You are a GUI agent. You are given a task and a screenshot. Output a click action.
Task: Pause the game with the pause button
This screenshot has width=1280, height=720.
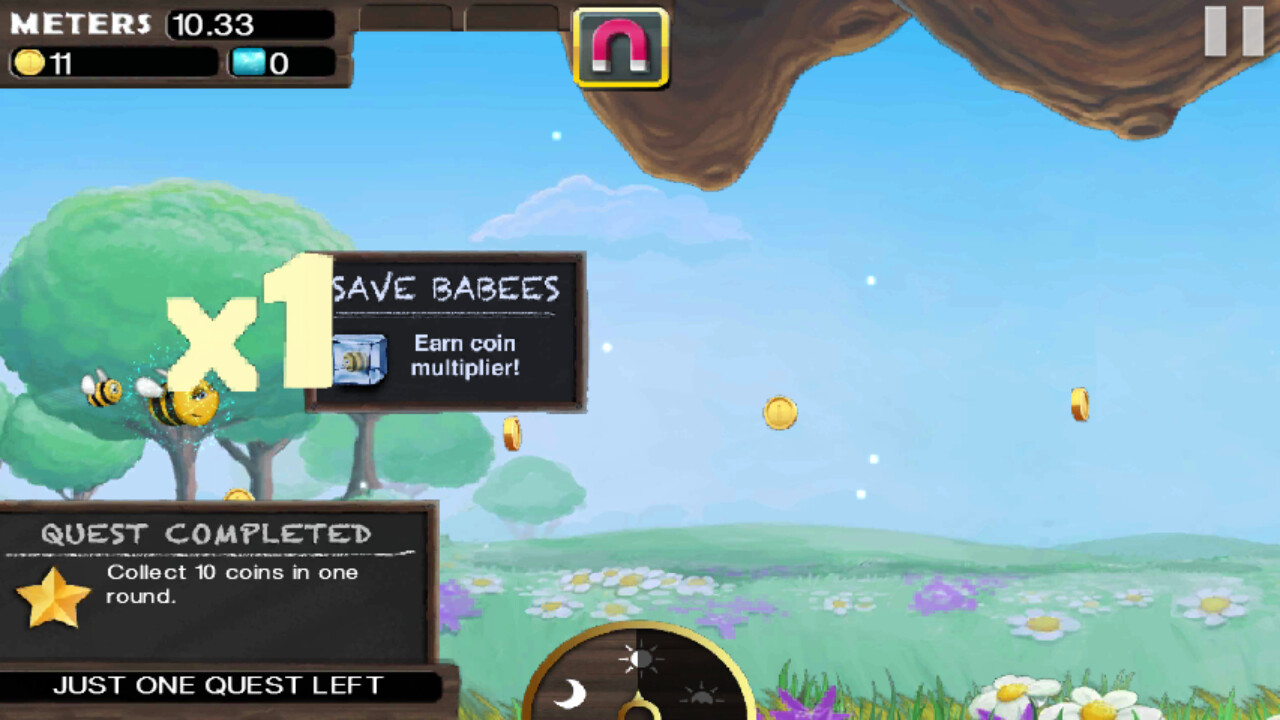[1233, 31]
